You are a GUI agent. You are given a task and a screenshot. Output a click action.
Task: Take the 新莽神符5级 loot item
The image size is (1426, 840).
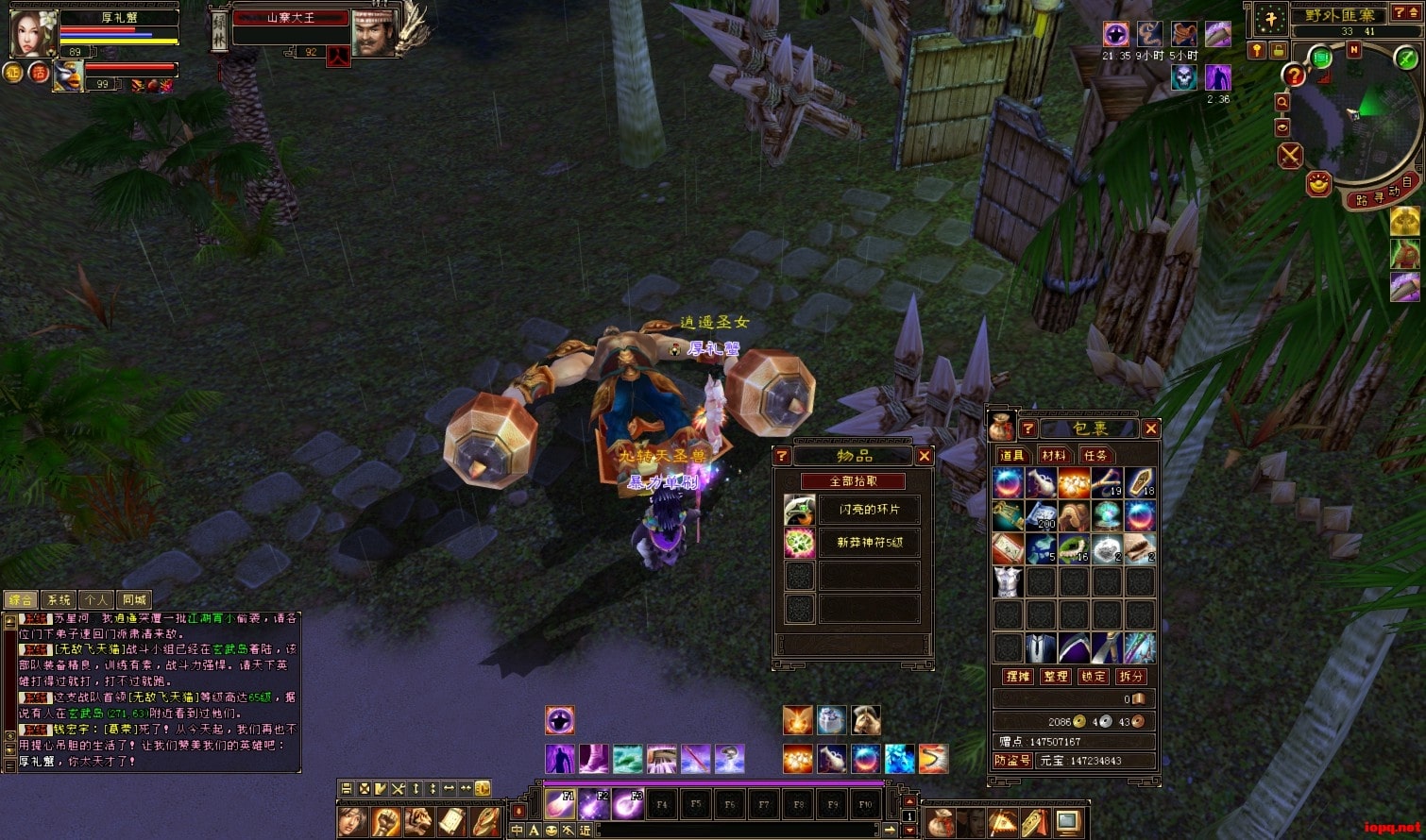[x=869, y=543]
